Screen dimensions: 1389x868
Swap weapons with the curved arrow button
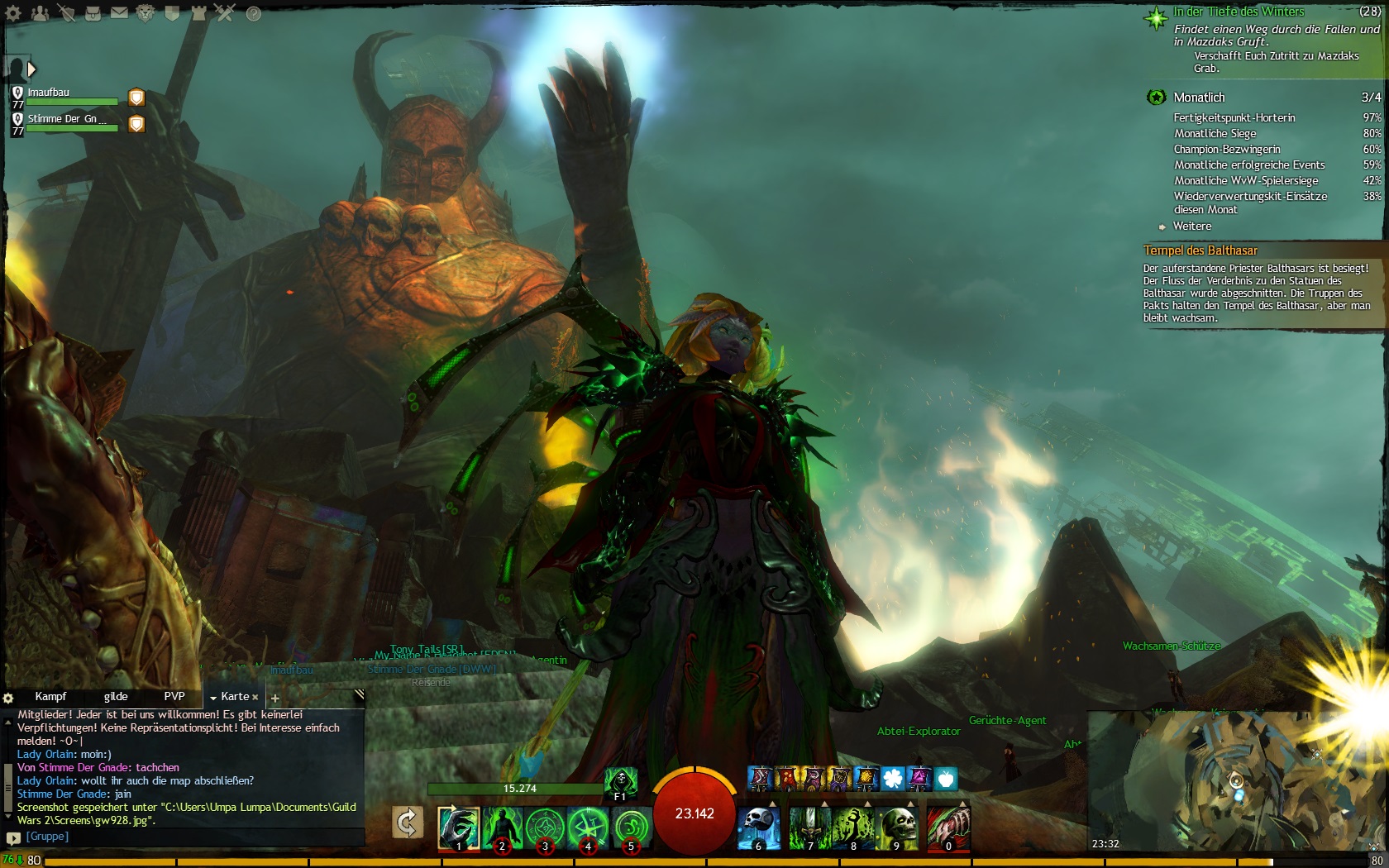(x=407, y=823)
